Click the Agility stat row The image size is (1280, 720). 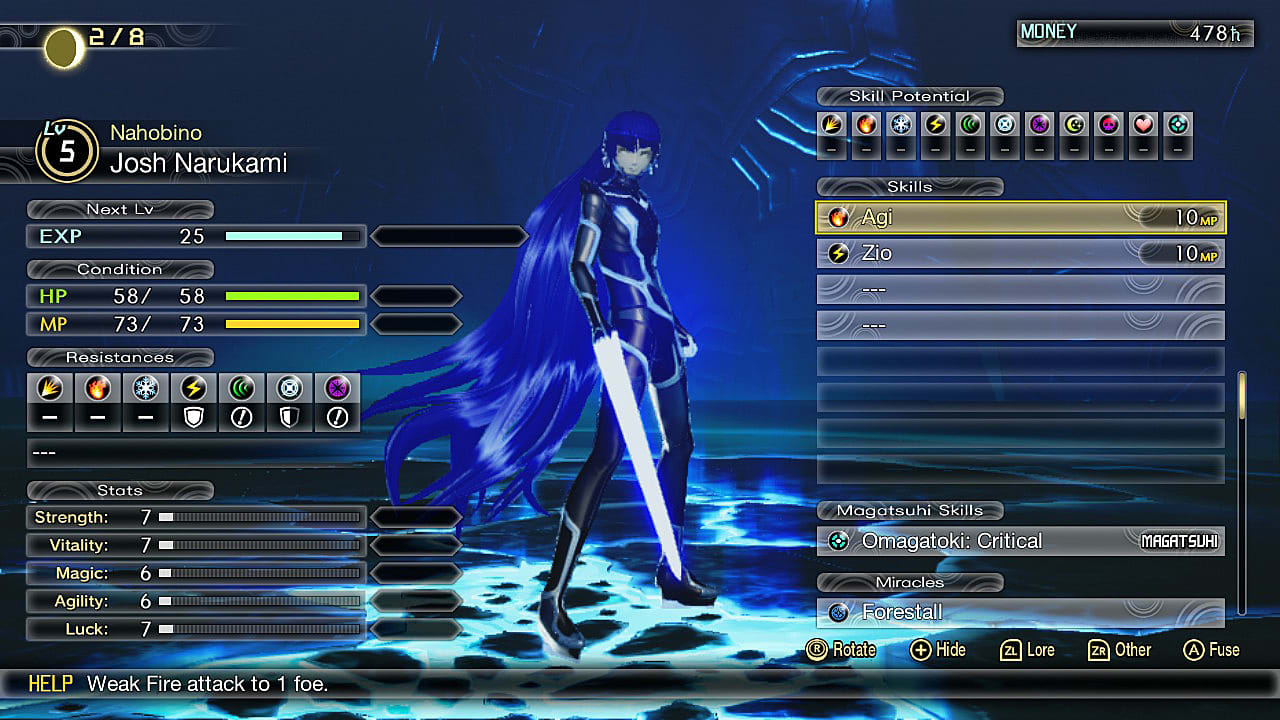196,601
